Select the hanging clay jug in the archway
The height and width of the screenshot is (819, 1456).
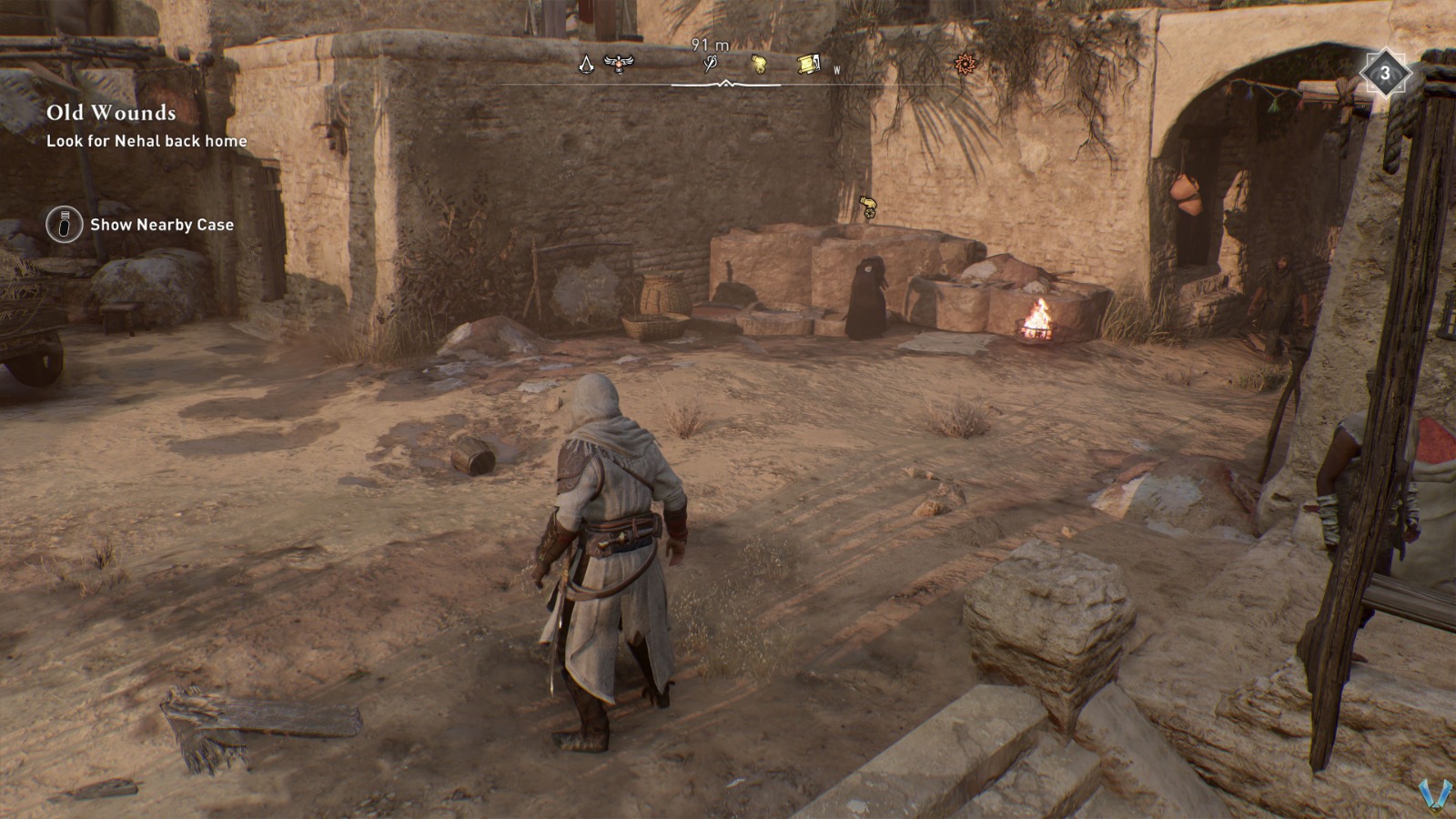(1185, 194)
